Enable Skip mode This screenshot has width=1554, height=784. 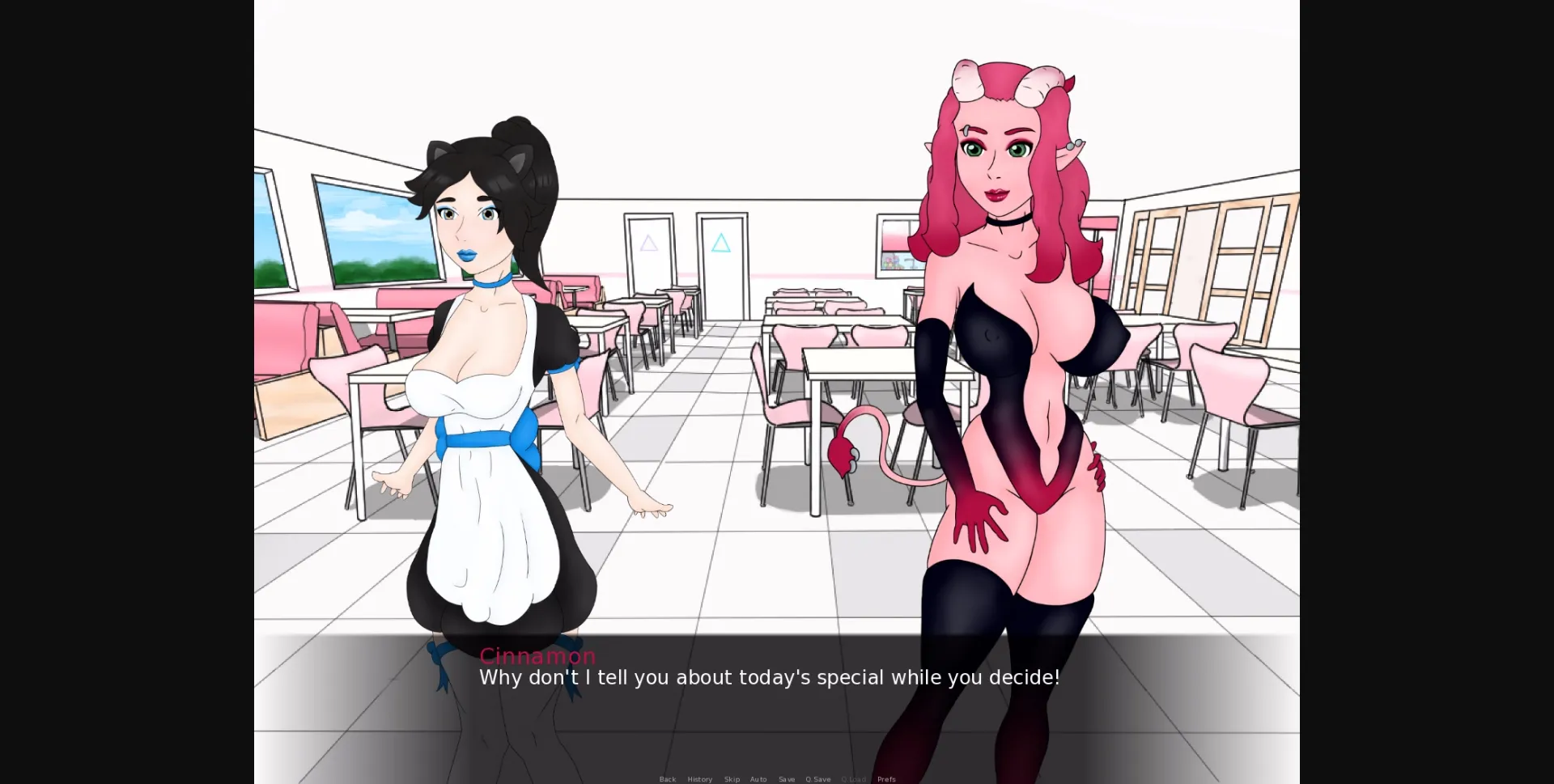click(x=732, y=779)
